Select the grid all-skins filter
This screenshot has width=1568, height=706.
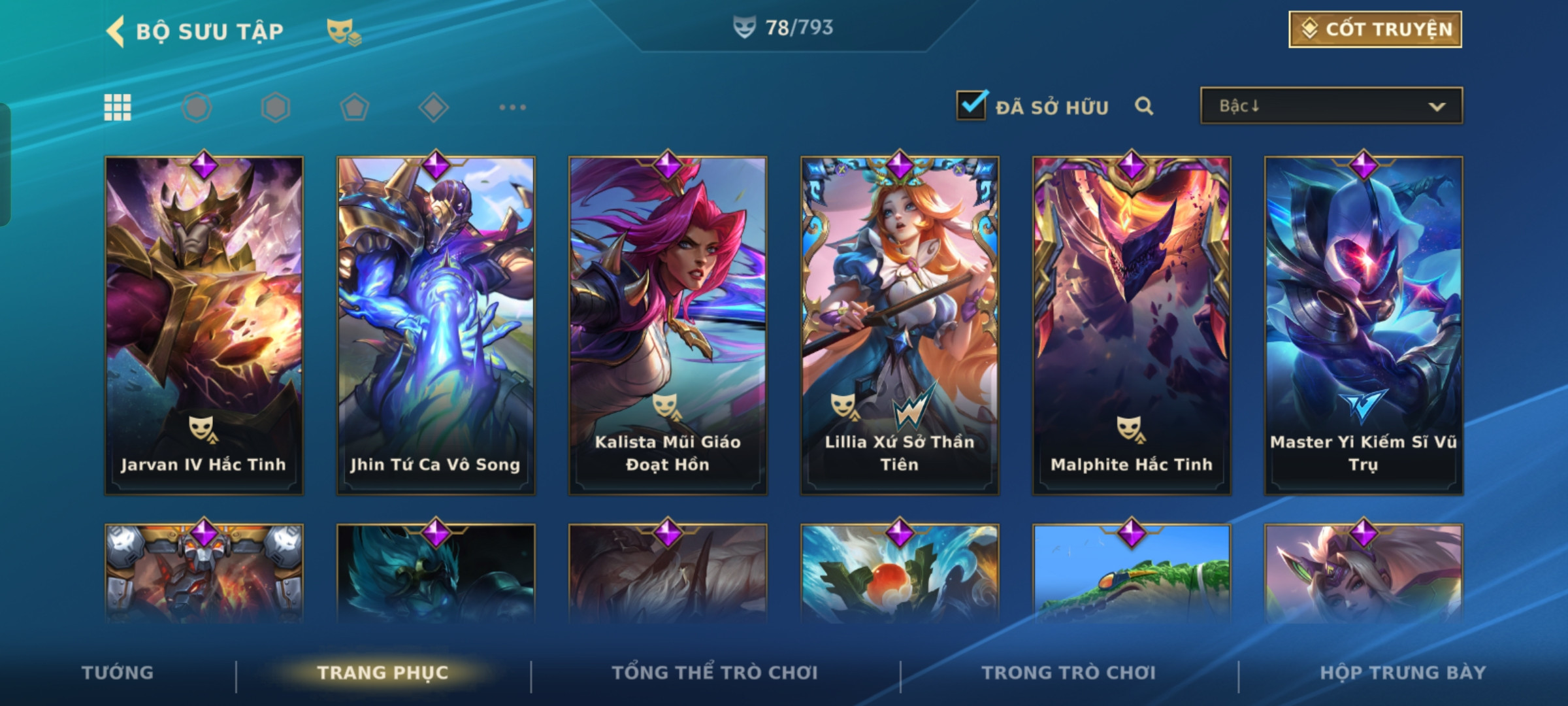pos(118,107)
